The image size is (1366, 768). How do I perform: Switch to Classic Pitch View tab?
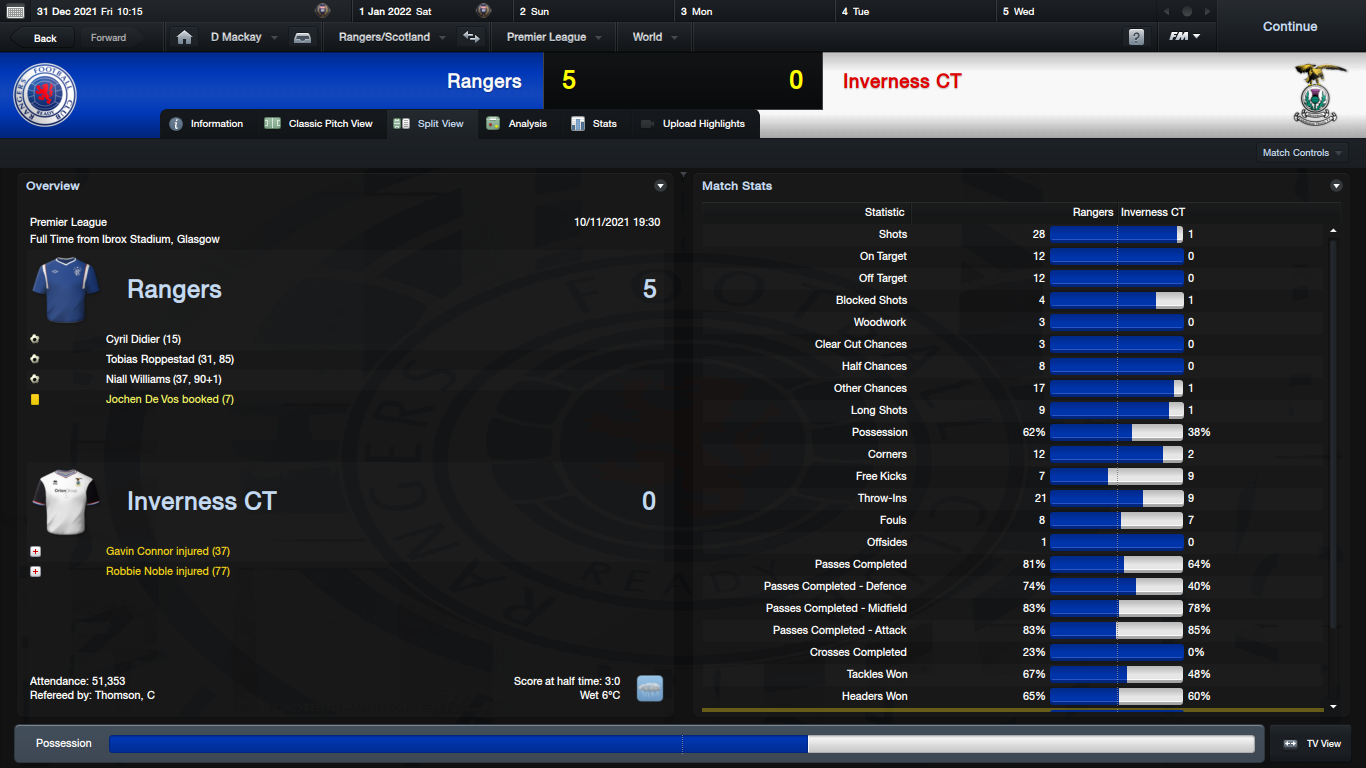[x=319, y=124]
